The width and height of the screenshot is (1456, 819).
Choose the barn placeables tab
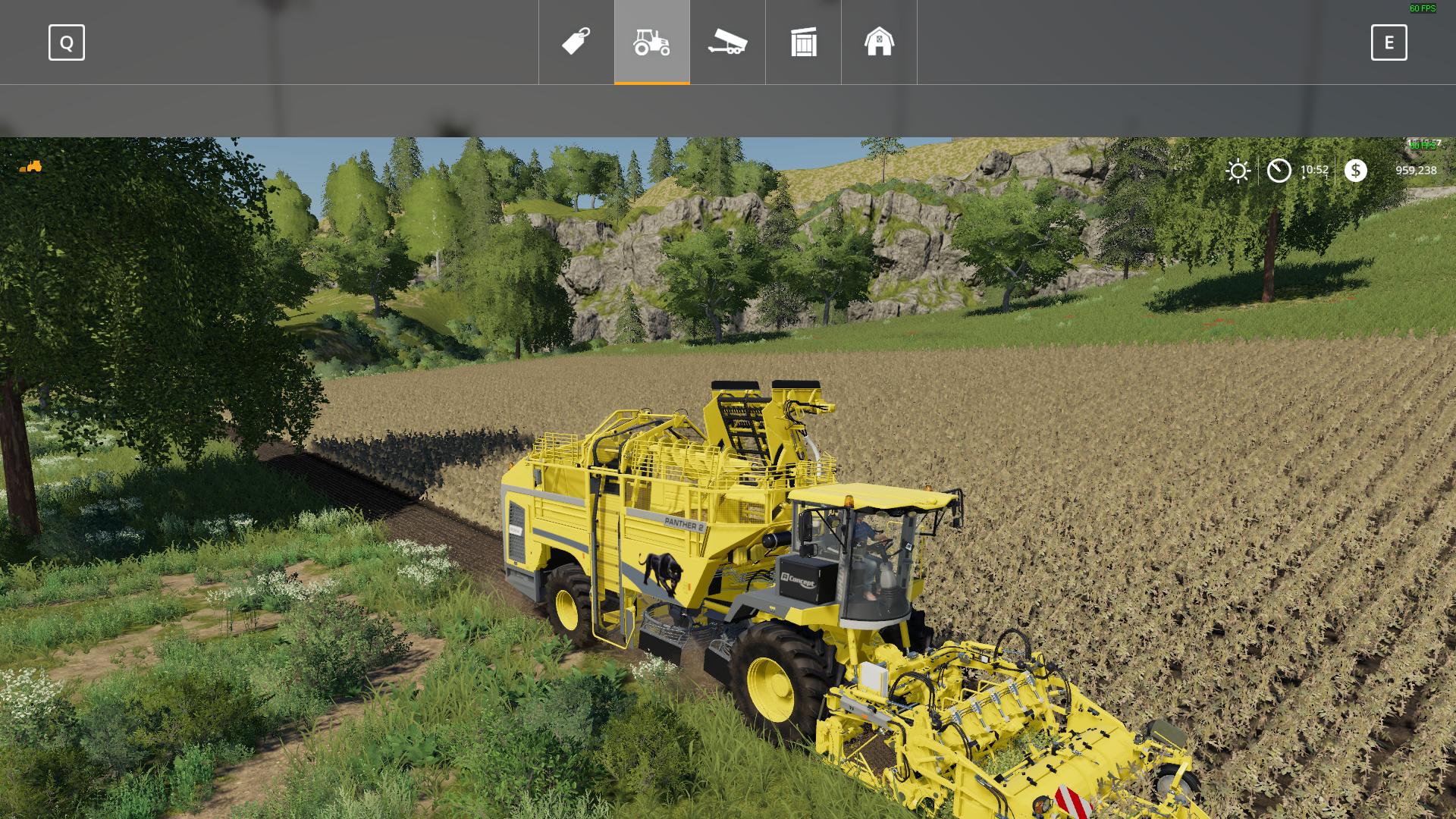[x=880, y=42]
